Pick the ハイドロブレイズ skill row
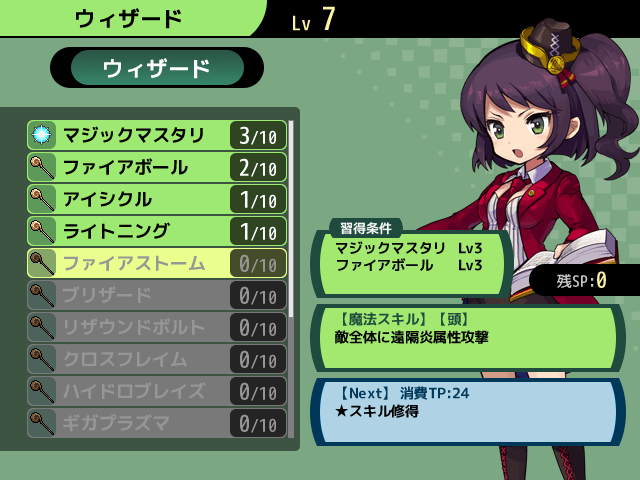The image size is (640, 480). 157,391
